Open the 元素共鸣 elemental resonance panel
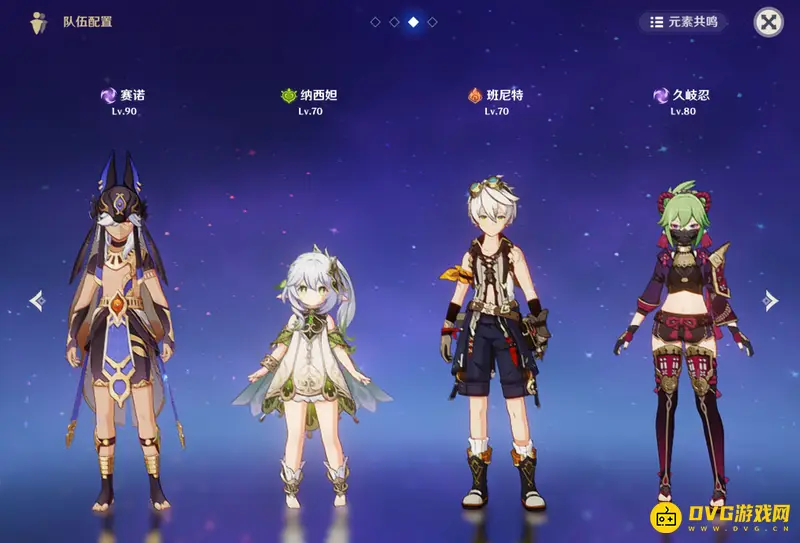Viewport: 800px width, 543px height. point(684,22)
